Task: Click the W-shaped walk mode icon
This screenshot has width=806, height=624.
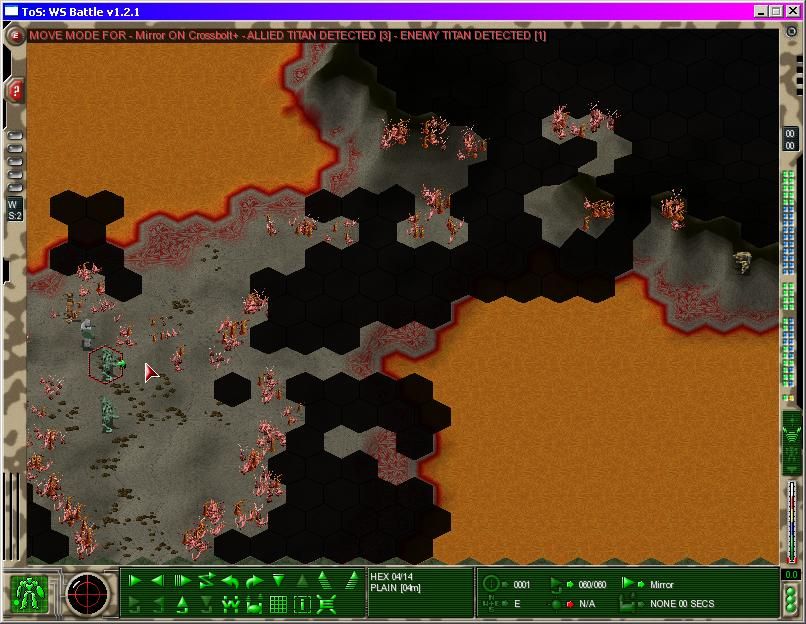Action: (230, 604)
